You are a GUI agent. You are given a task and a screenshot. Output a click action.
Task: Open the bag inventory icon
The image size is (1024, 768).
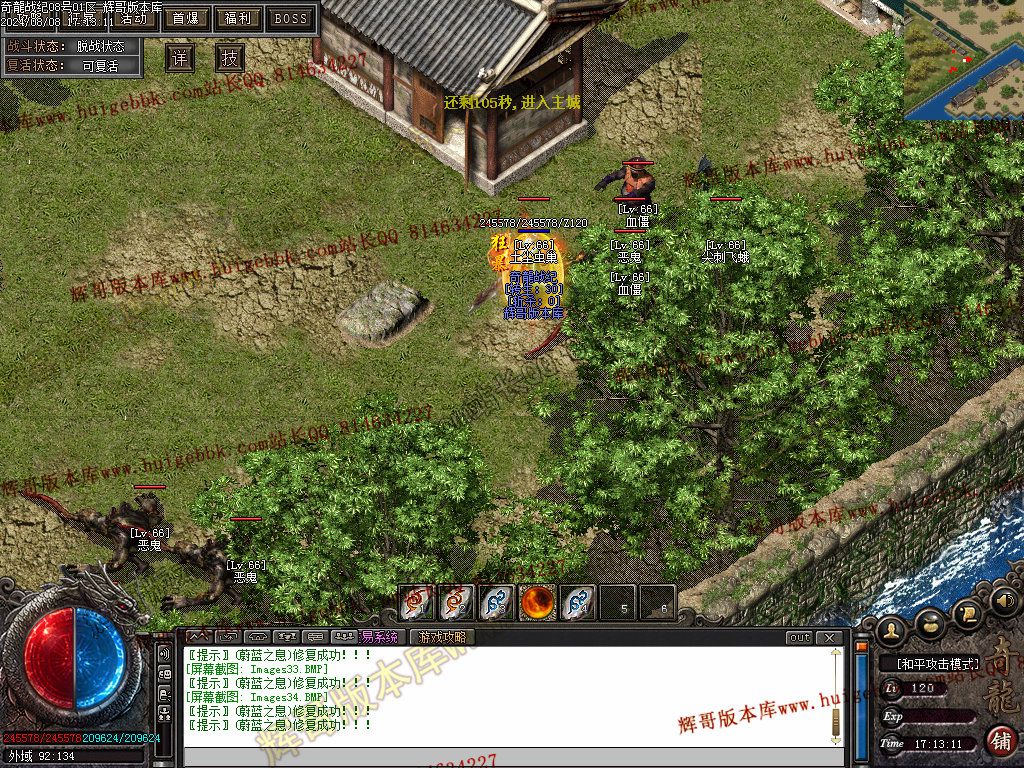click(930, 623)
